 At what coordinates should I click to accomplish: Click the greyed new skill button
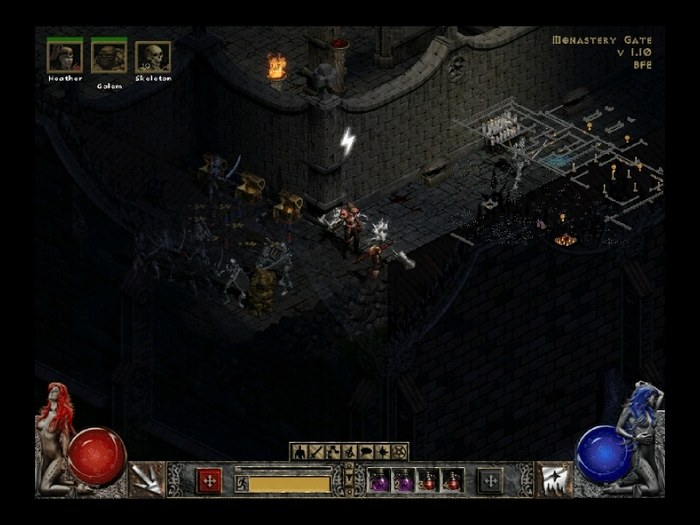point(490,480)
